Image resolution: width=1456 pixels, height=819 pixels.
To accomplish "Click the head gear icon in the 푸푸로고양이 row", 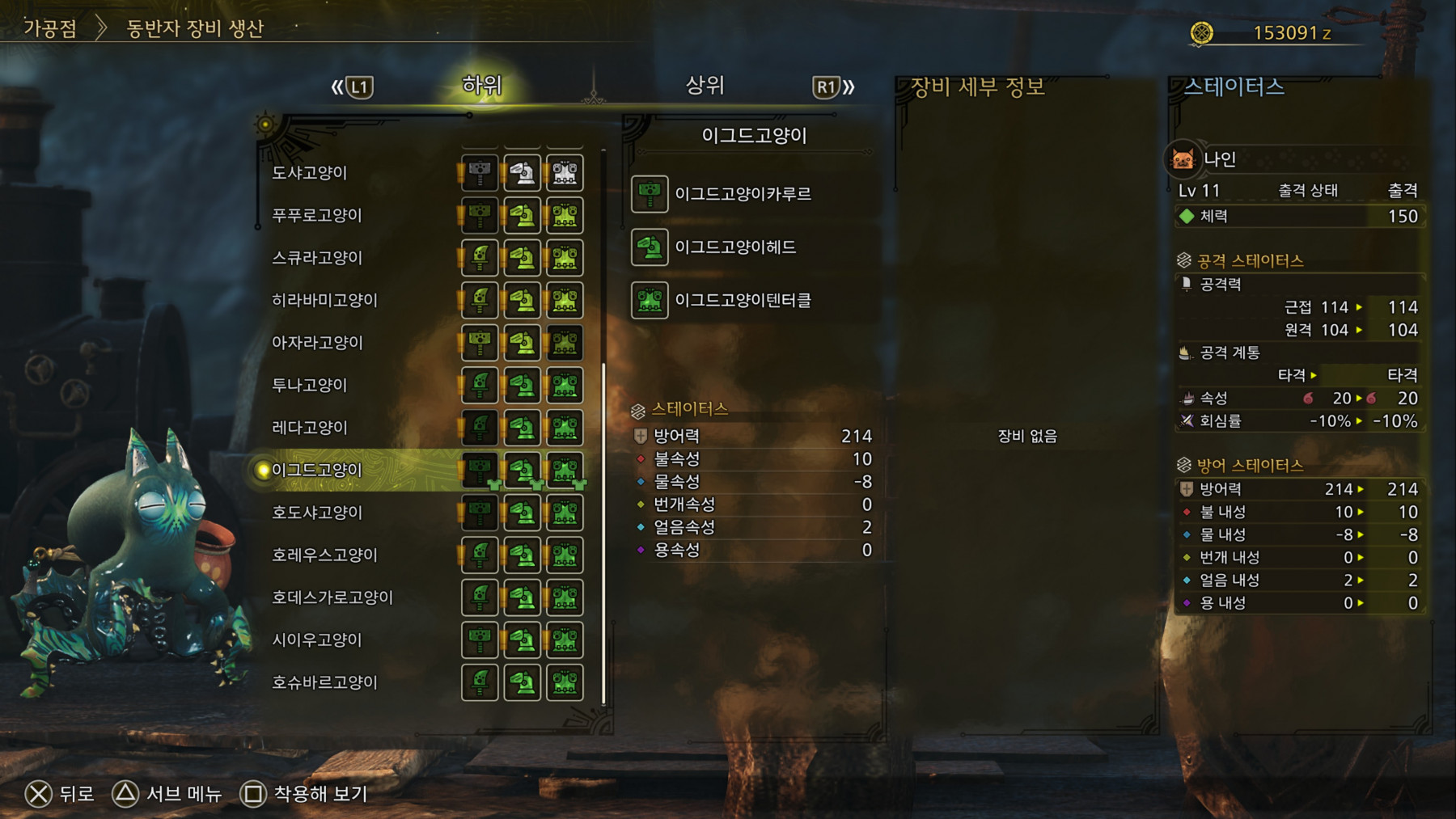I will [x=522, y=215].
